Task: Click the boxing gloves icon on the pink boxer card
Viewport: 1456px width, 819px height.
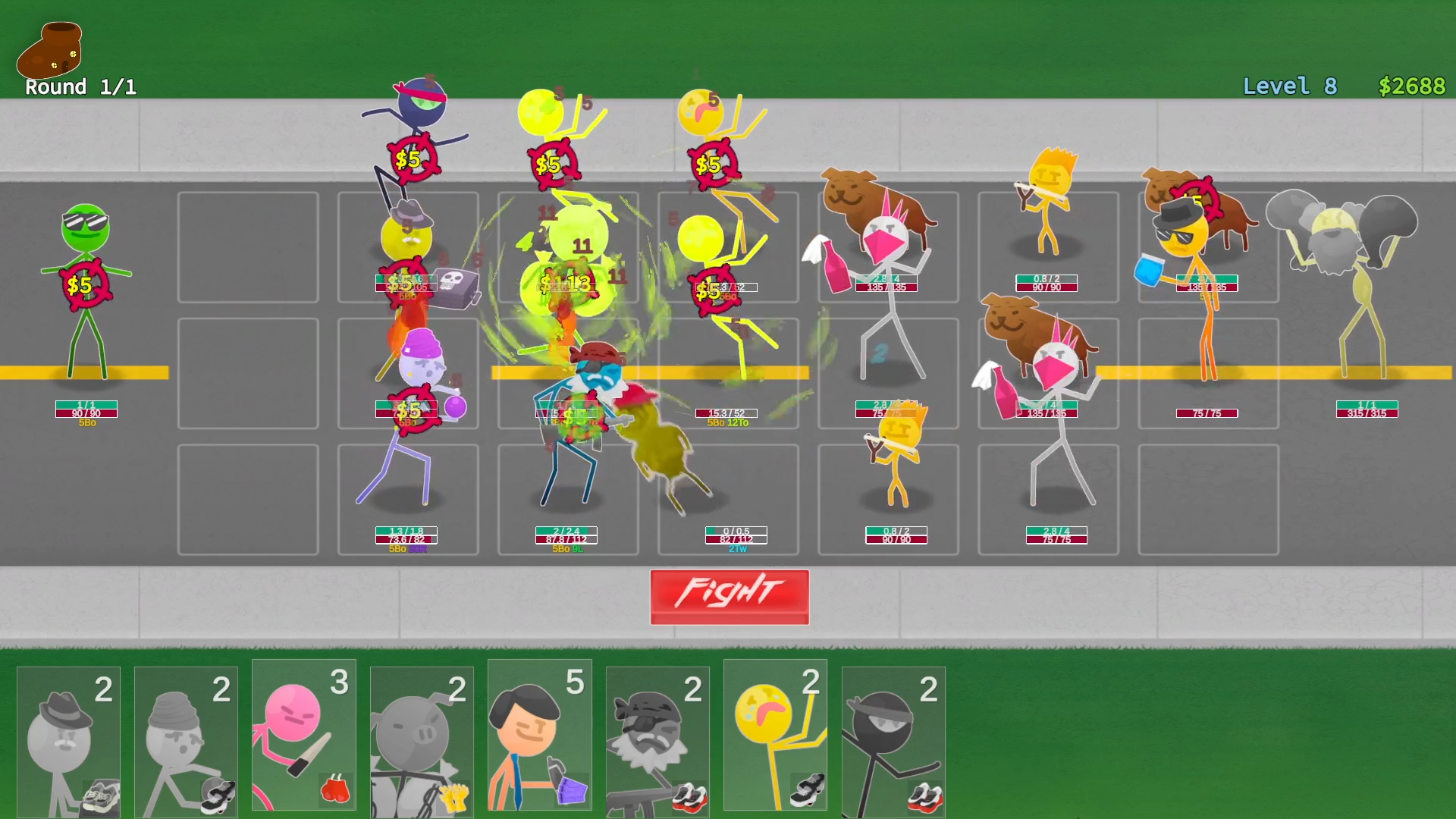Action: pyautogui.click(x=336, y=789)
